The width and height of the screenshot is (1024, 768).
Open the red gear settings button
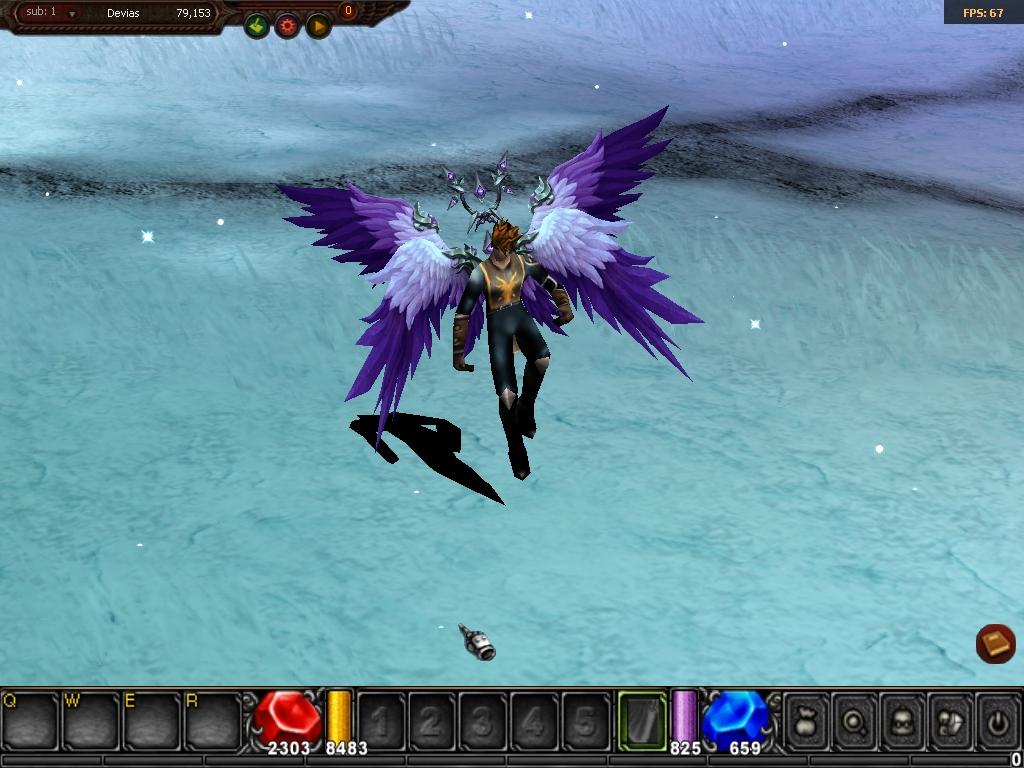288,26
